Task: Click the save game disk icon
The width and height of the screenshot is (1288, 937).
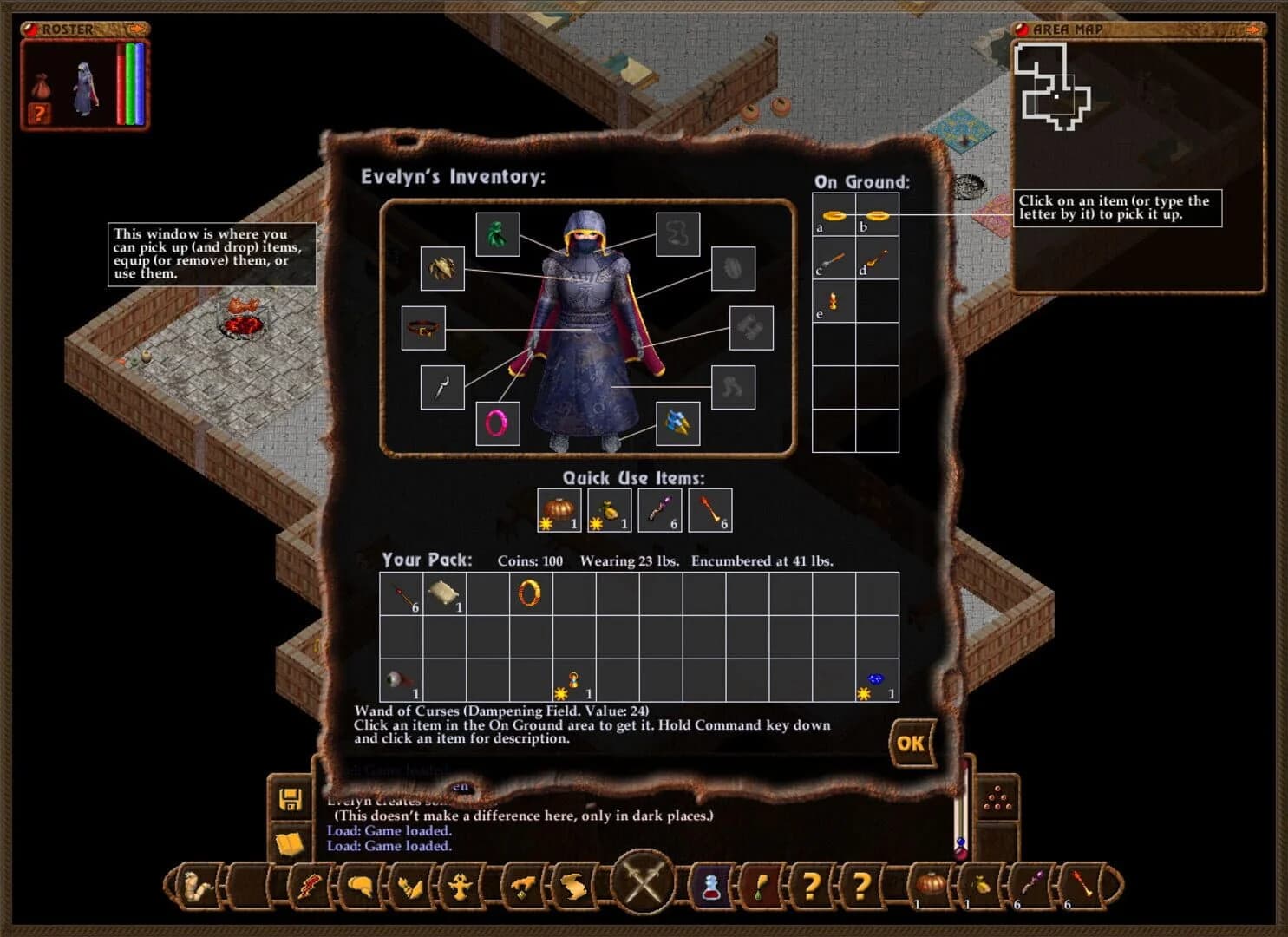Action: pyautogui.click(x=291, y=800)
